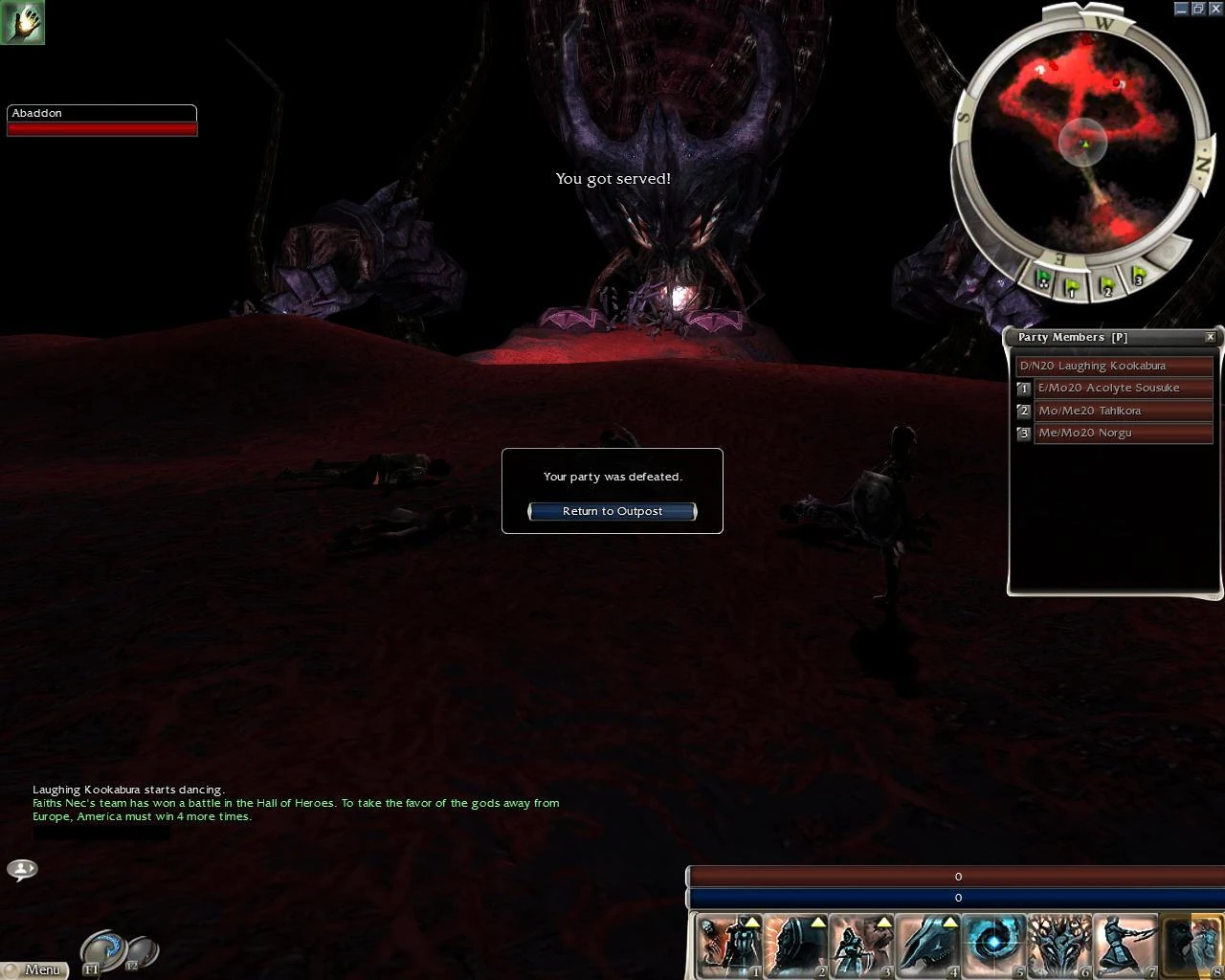Click the empty skill slot 8

point(1192,946)
